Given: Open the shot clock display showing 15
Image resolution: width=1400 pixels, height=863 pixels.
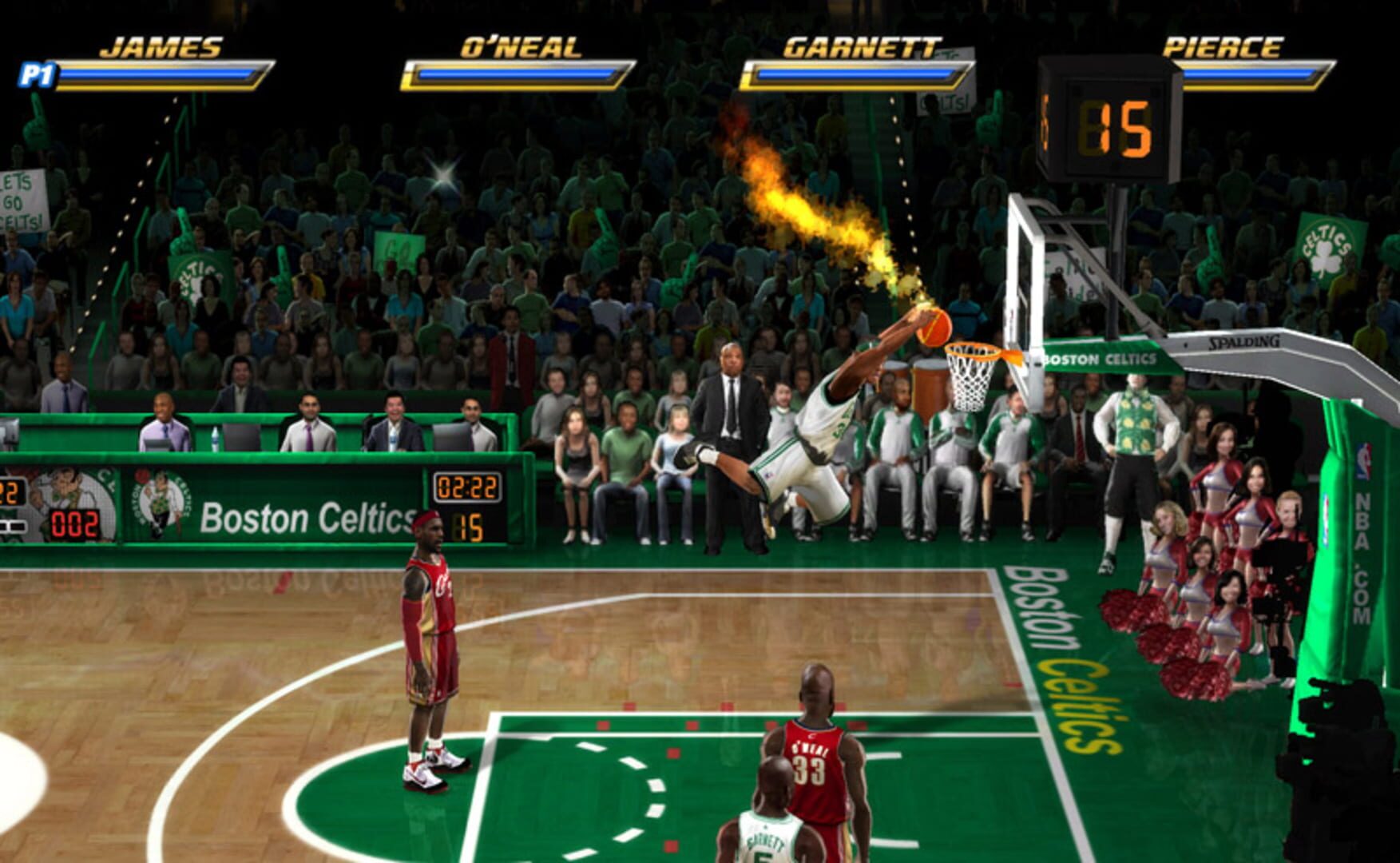Looking at the screenshot, I should pos(1114,124).
